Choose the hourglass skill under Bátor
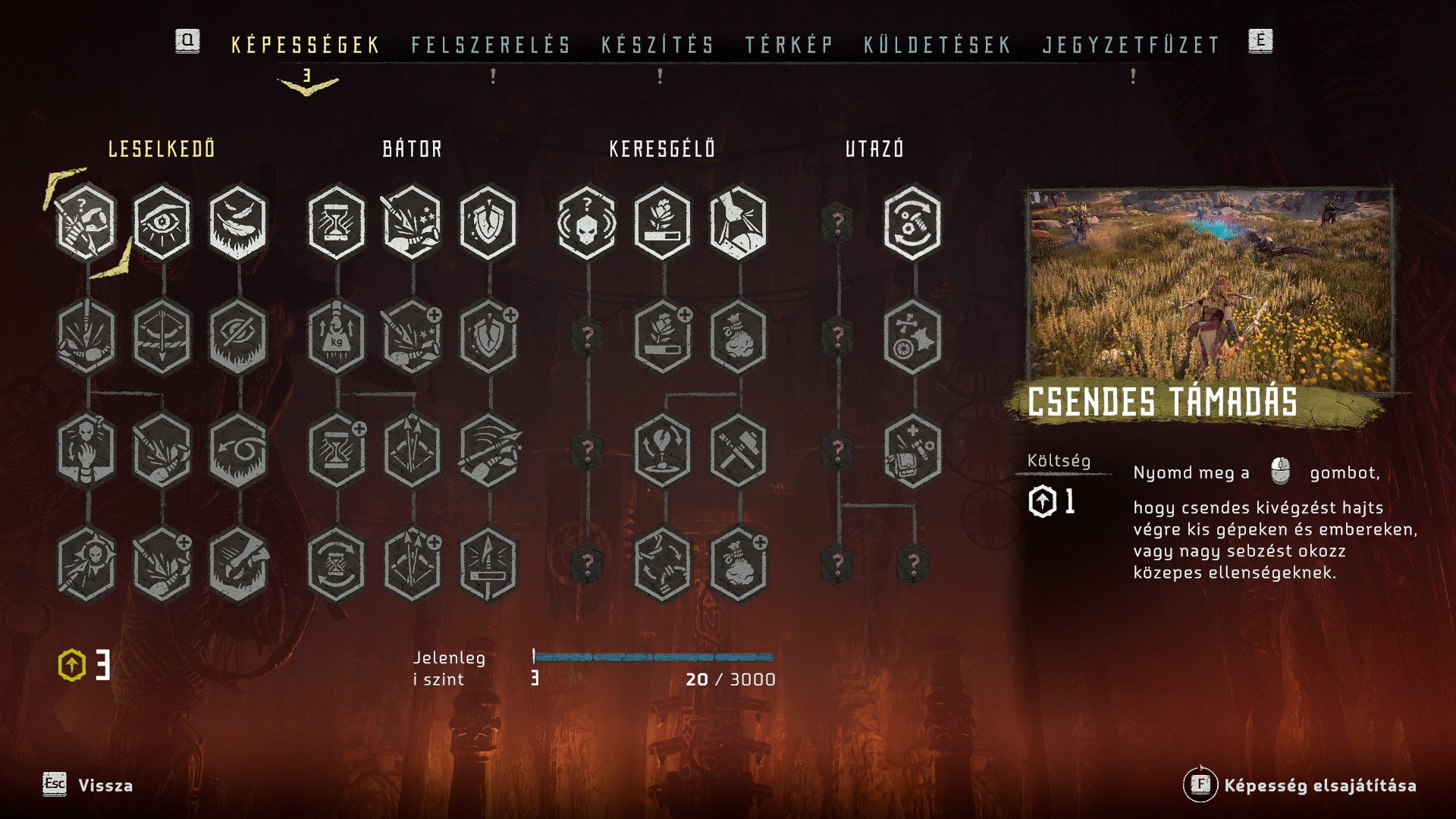This screenshot has width=1456, height=819. (337, 222)
